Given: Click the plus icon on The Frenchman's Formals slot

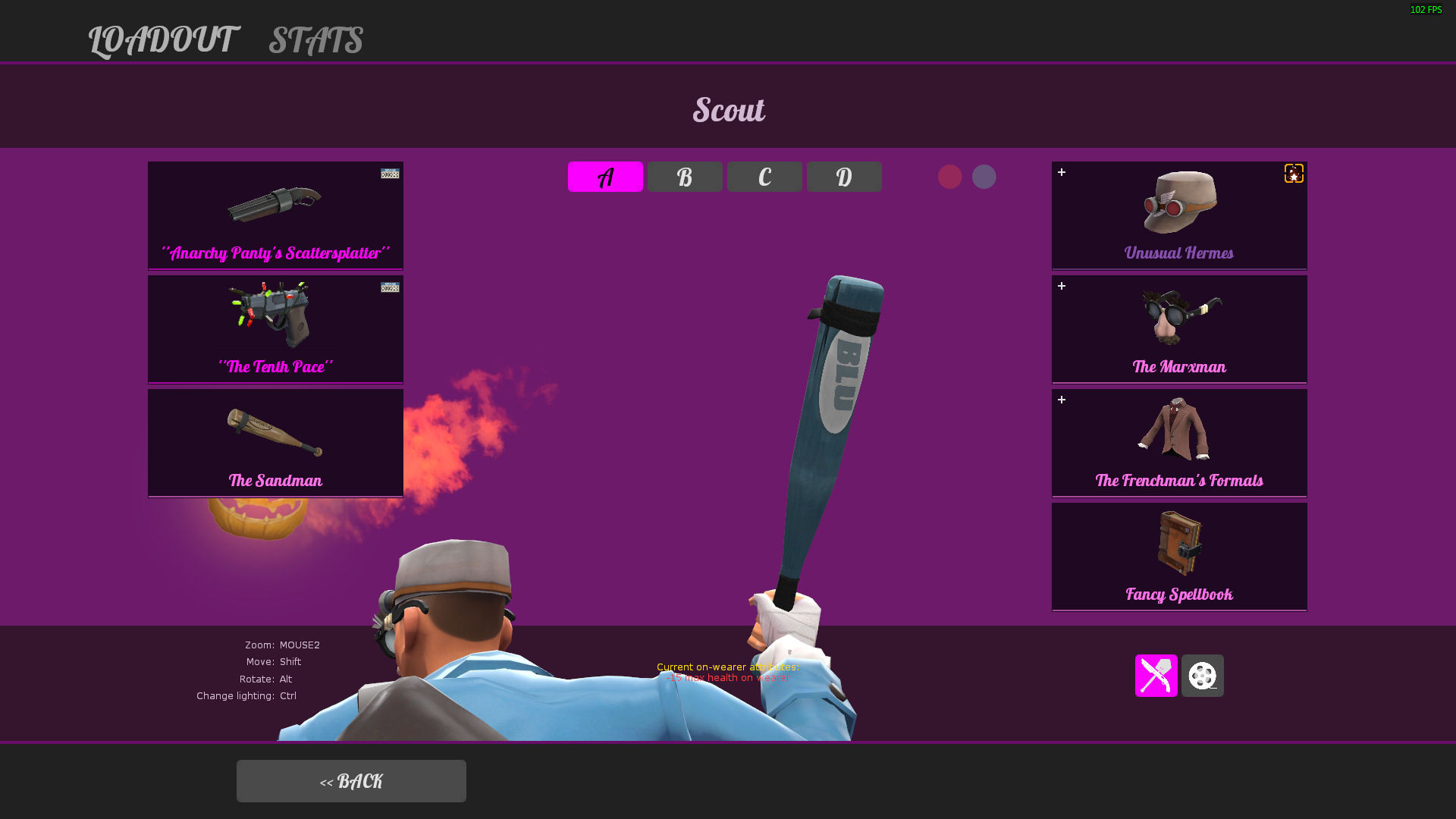Looking at the screenshot, I should (1062, 400).
